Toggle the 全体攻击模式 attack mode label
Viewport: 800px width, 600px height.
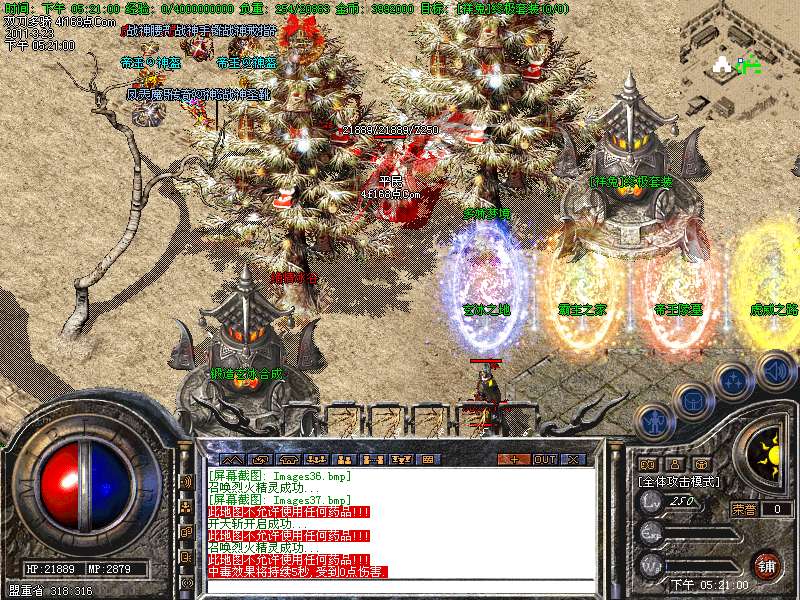click(676, 481)
